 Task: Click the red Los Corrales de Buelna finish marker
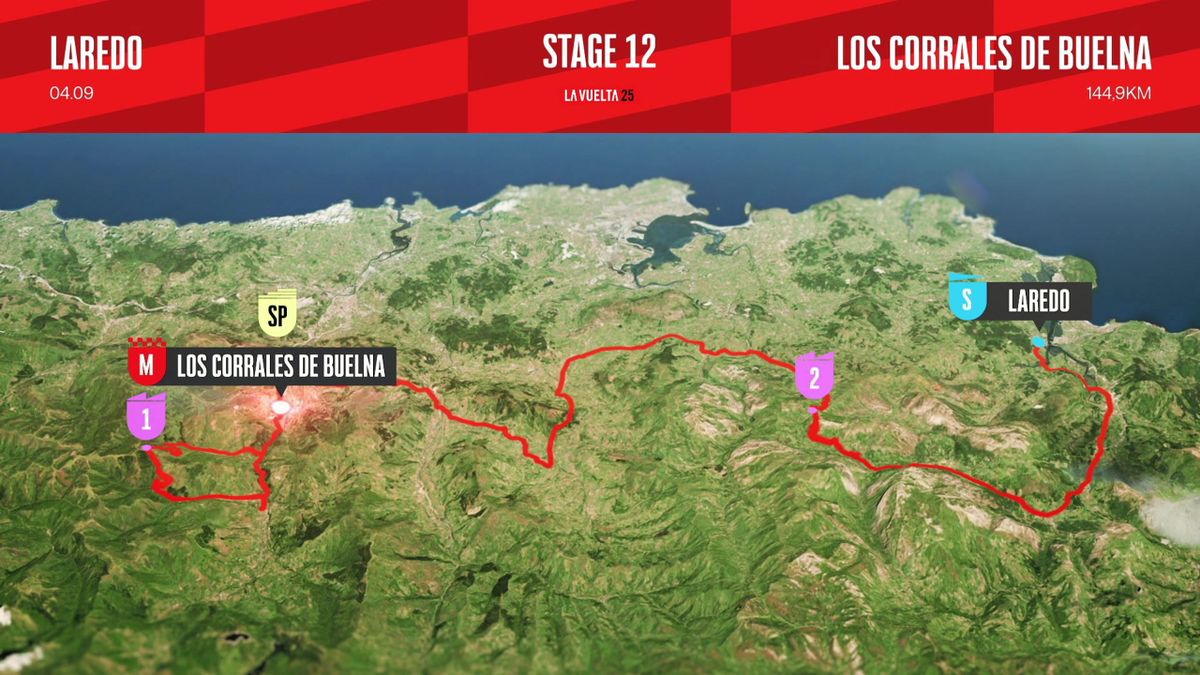click(146, 366)
